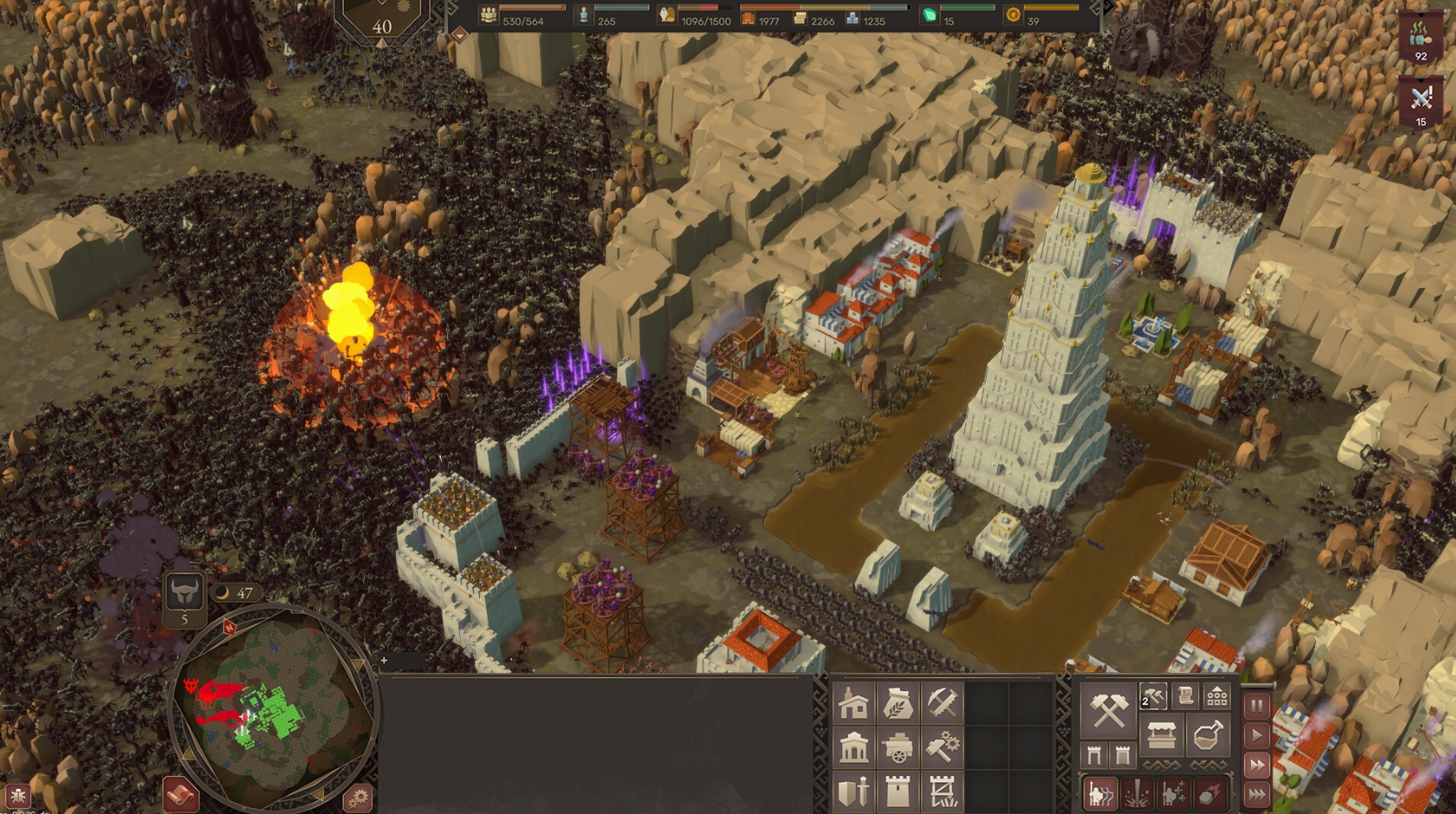Select the loaded cart trade category
This screenshot has width=1456, height=814.
[897, 747]
